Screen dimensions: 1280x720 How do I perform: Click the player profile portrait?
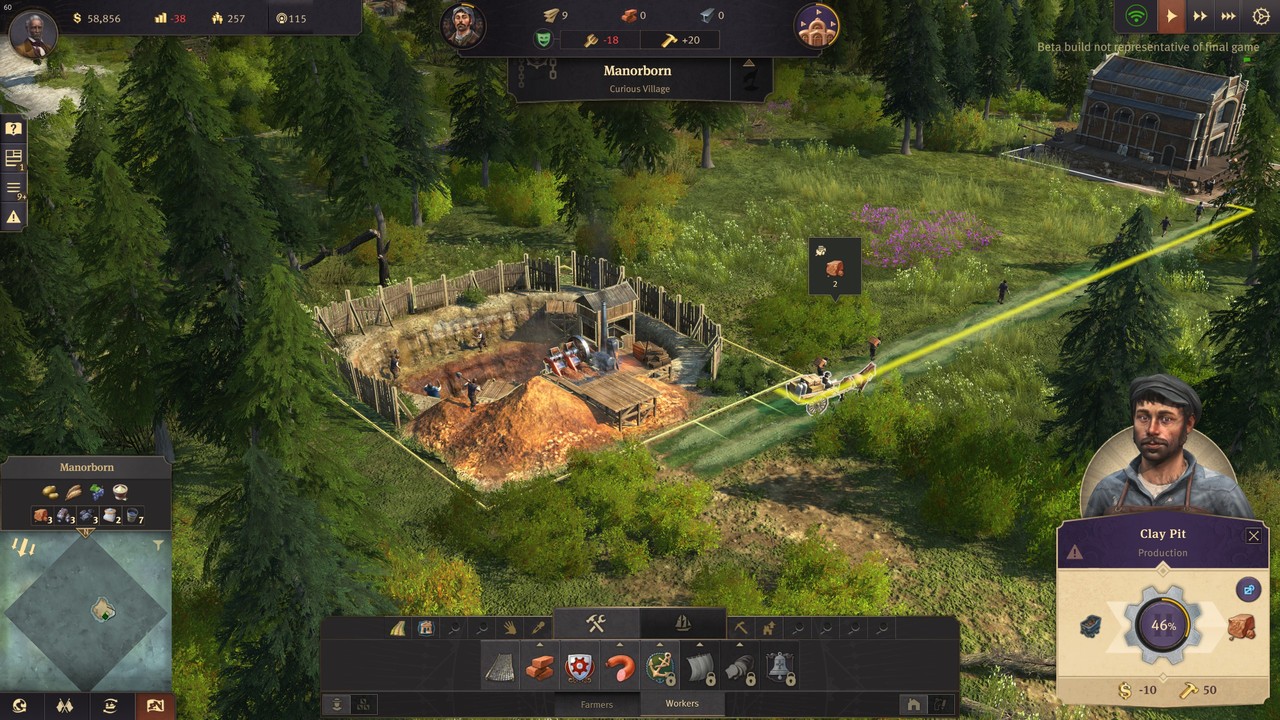tap(33, 30)
